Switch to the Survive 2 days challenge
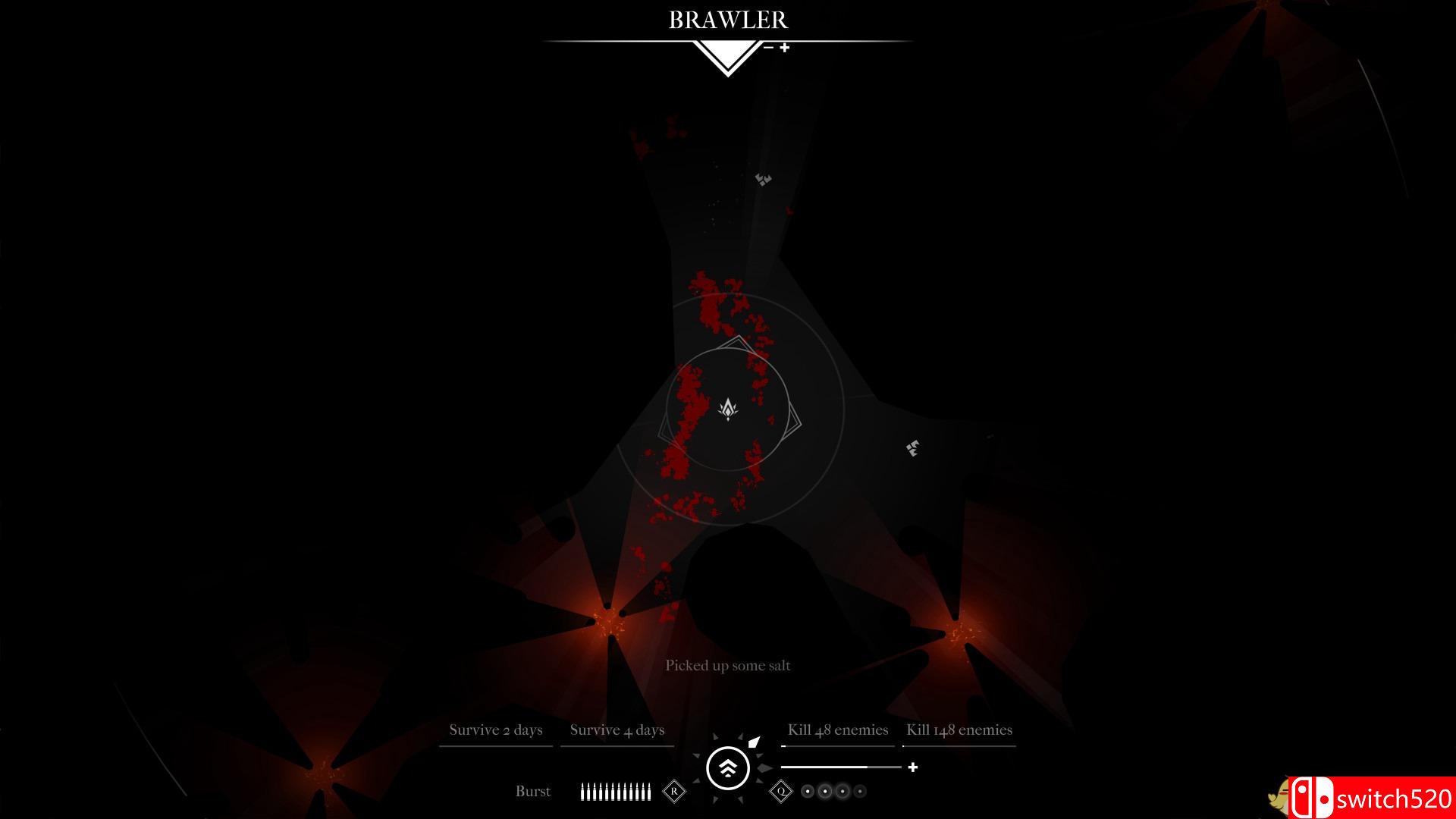Viewport: 1456px width, 819px height. (497, 730)
